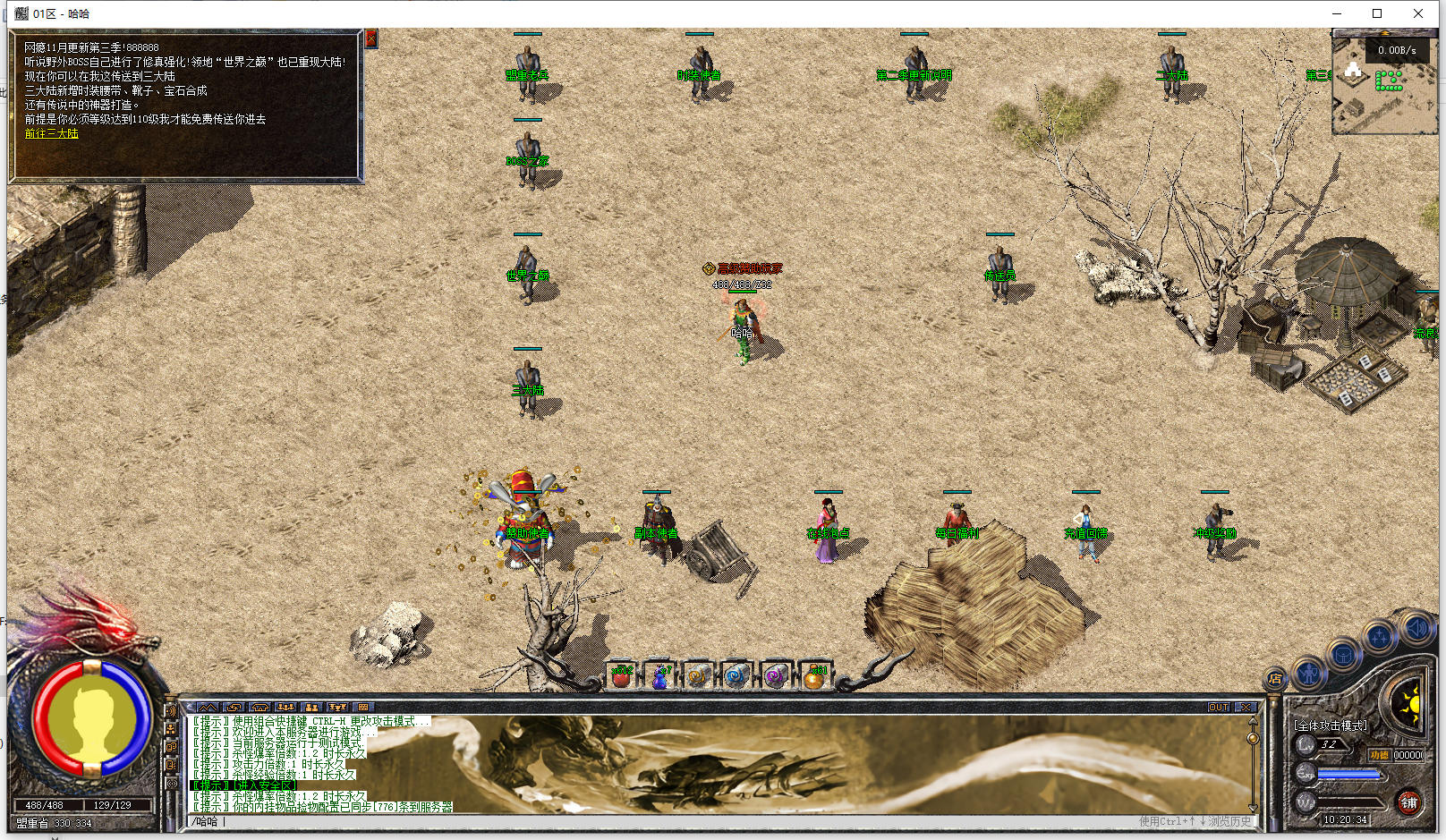
Task: Use the blue mana potion in the belt
Action: [660, 676]
